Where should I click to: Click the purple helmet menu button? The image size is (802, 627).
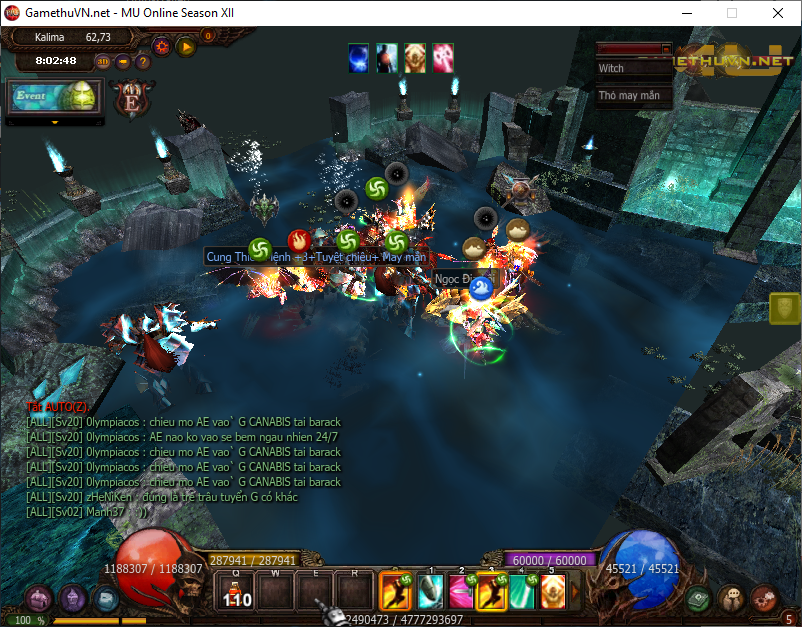pos(72,599)
